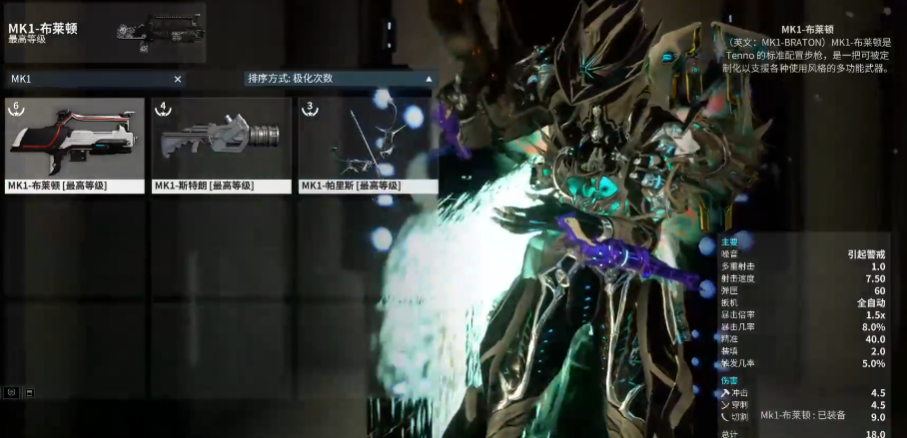Click the MK1 search text field
The height and width of the screenshot is (438, 907).
[88, 79]
